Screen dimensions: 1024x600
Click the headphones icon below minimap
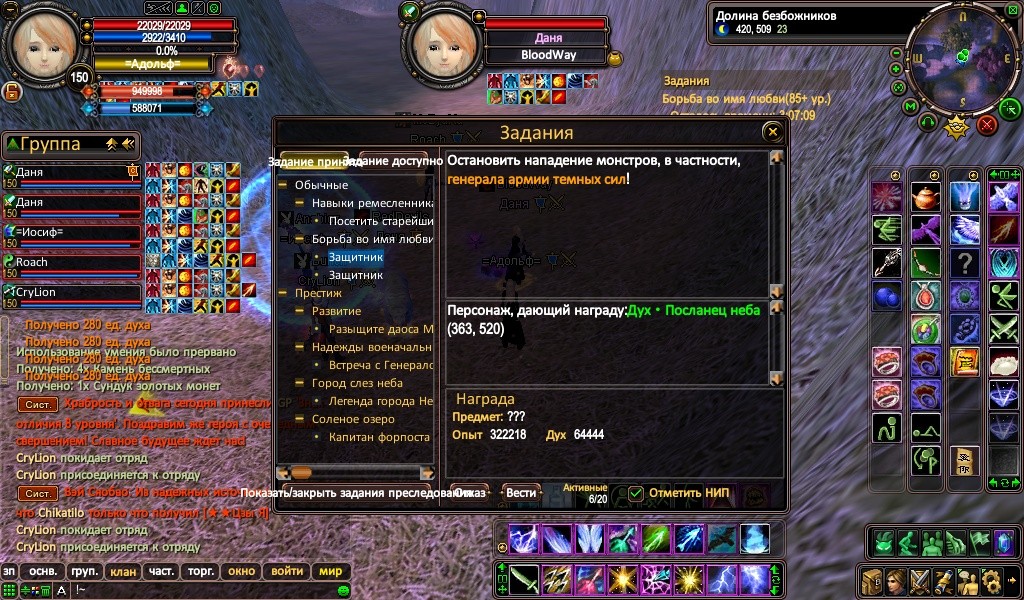click(927, 124)
